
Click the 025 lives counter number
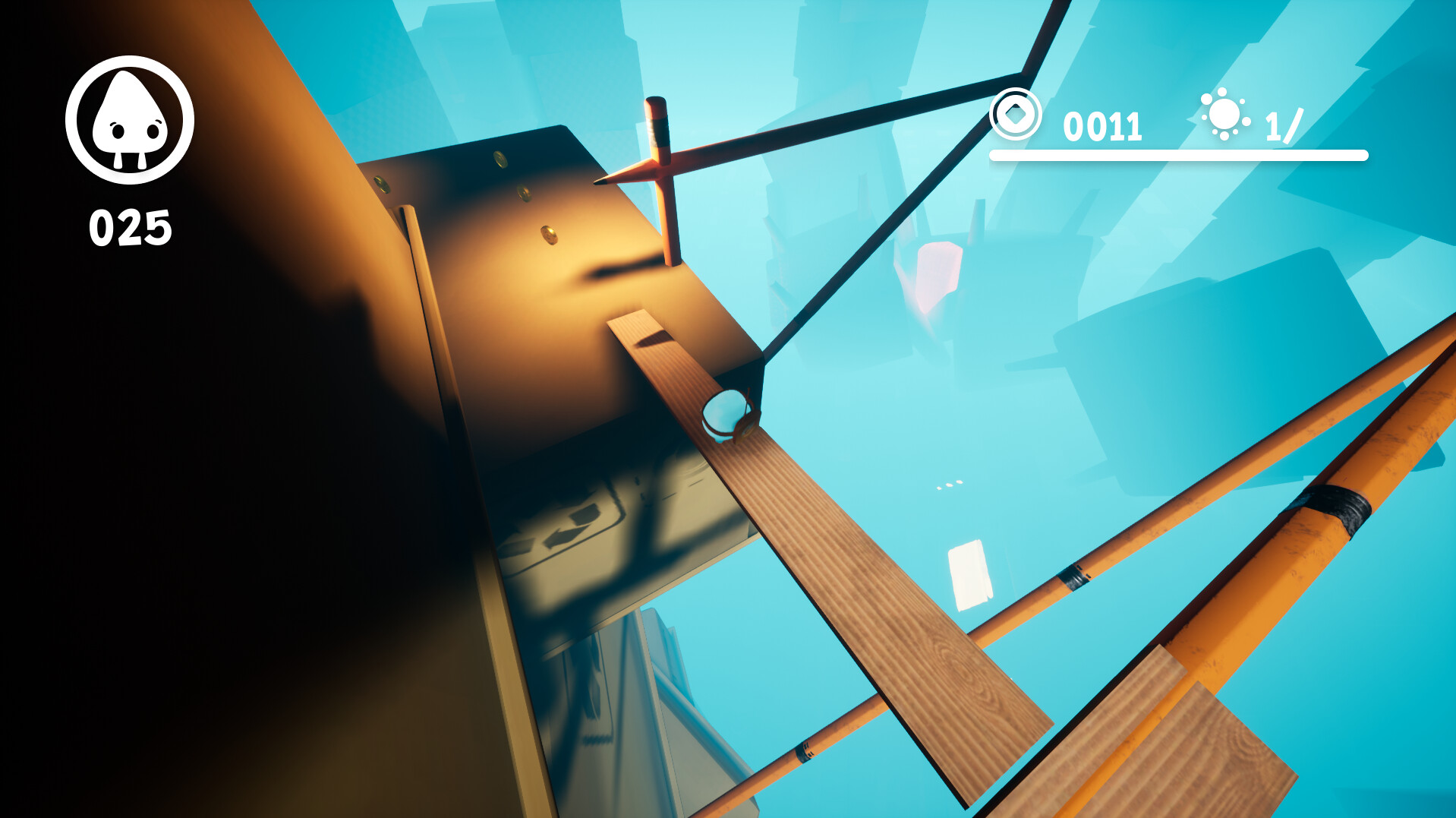point(131,225)
